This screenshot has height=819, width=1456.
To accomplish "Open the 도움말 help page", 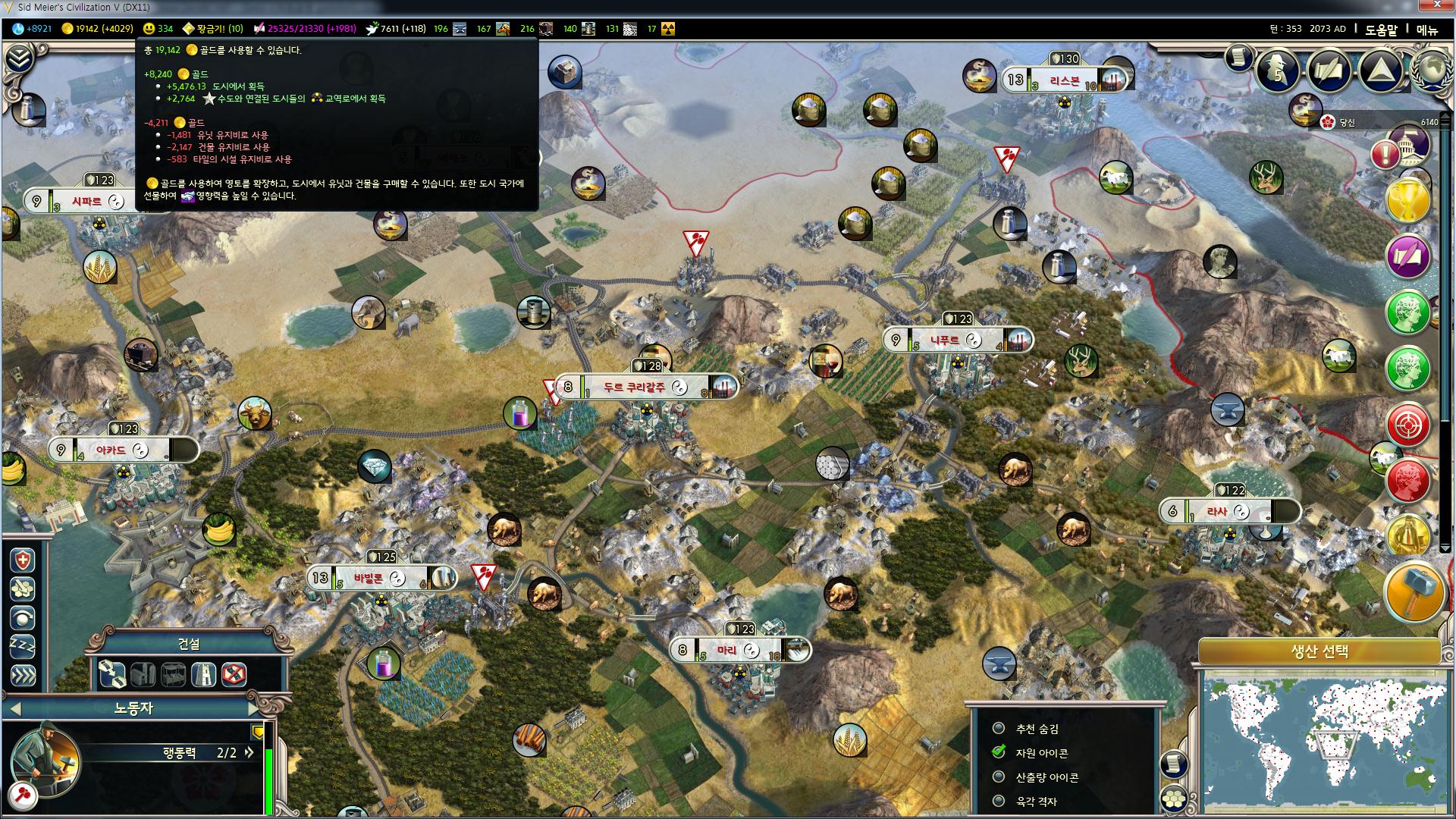I will point(1381,30).
